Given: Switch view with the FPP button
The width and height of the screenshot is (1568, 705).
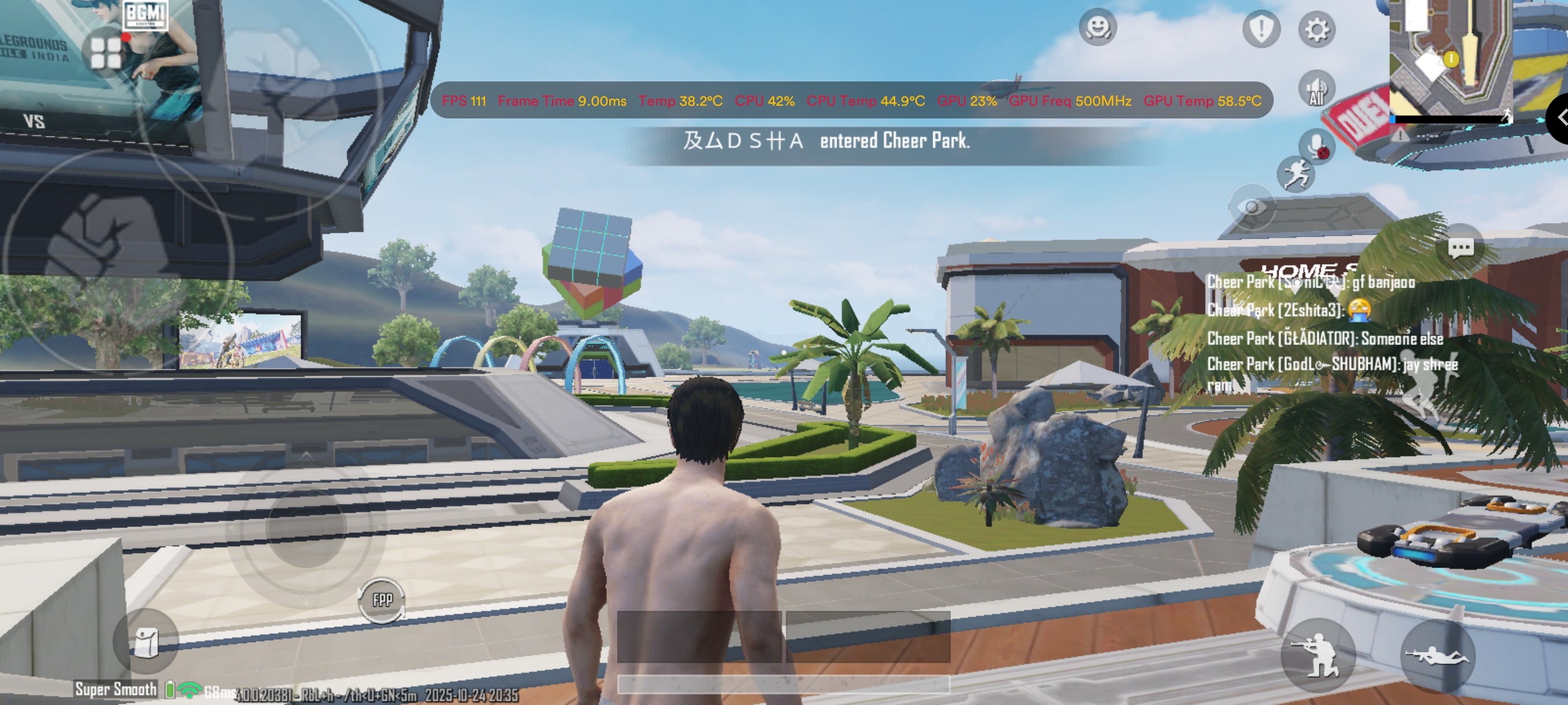Looking at the screenshot, I should coord(382,600).
